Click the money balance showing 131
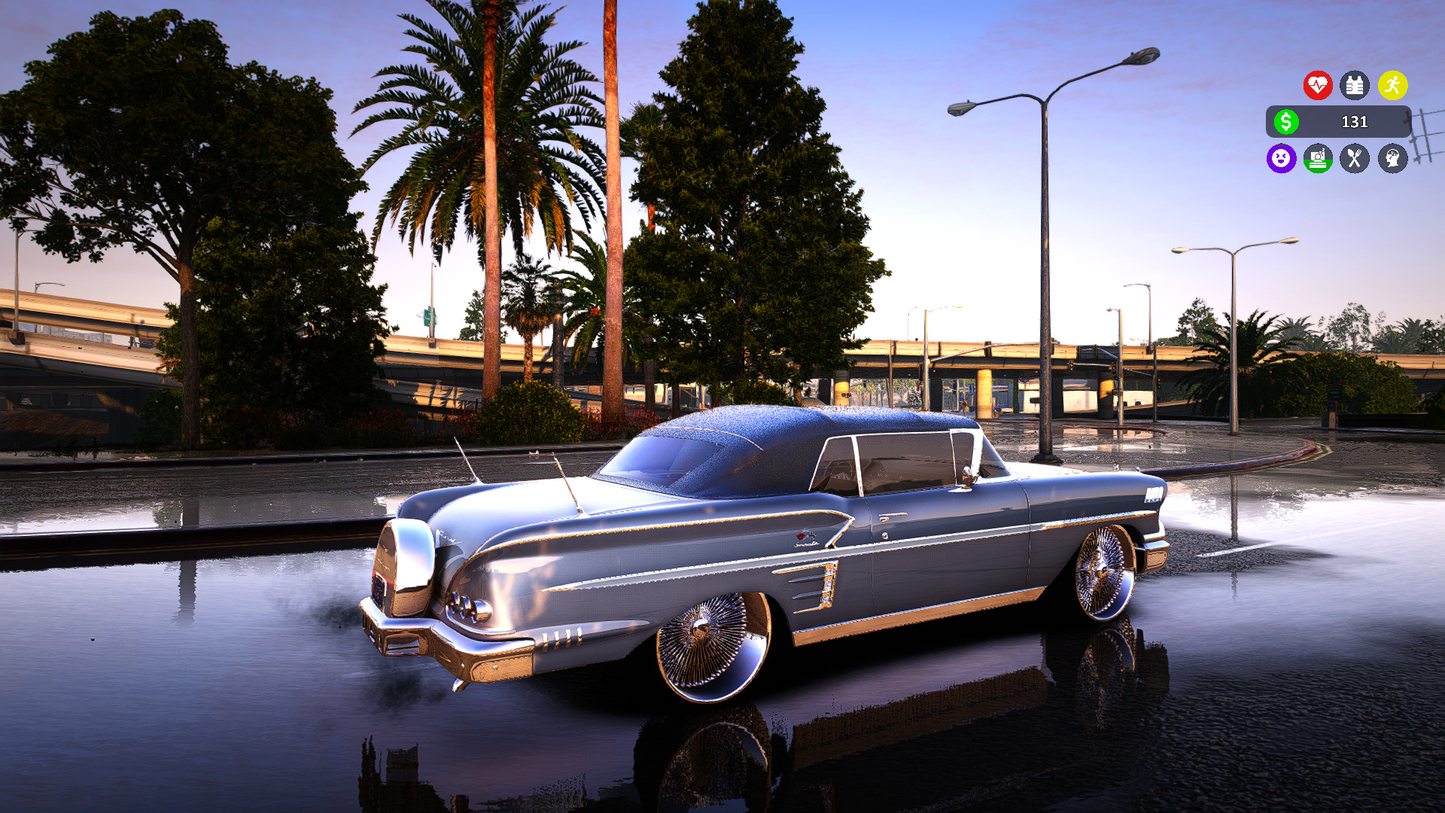This screenshot has height=813, width=1445. tap(1355, 122)
